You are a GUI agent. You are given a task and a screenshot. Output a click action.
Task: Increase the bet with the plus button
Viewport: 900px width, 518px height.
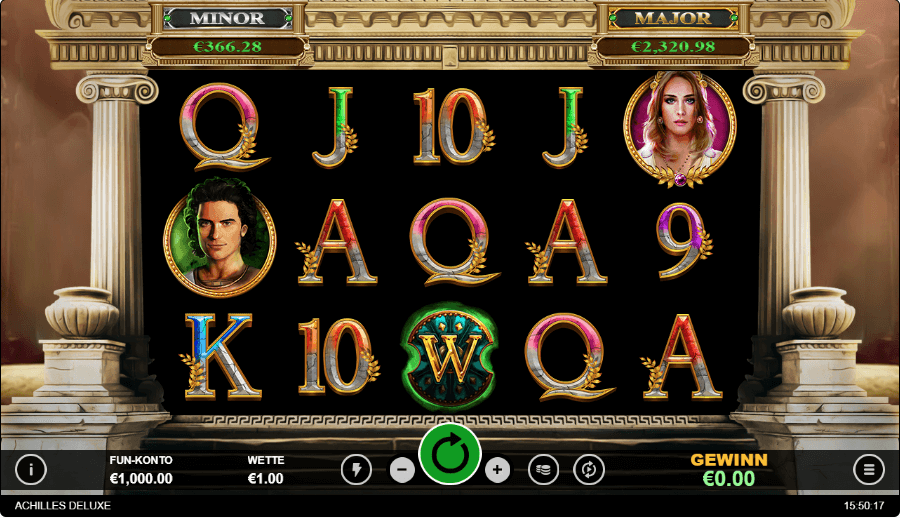click(x=498, y=469)
